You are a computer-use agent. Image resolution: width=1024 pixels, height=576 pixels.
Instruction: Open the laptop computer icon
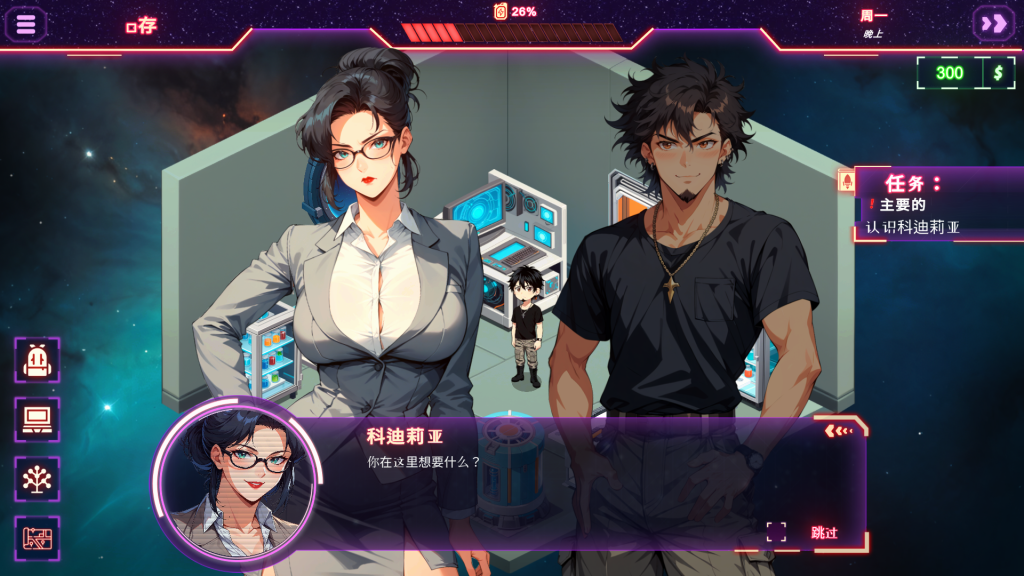click(x=38, y=419)
